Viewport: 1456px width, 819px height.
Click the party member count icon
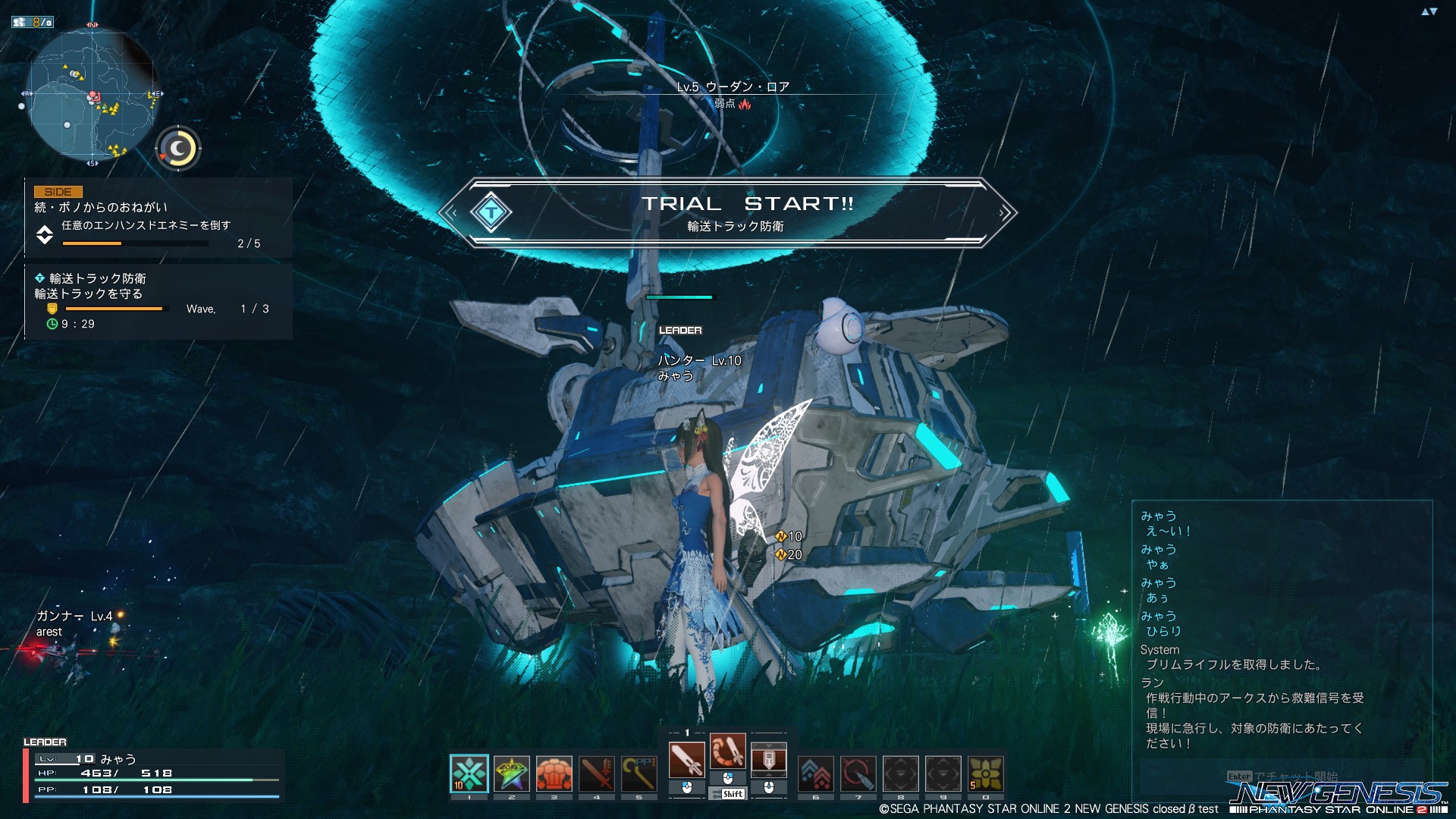(33, 22)
